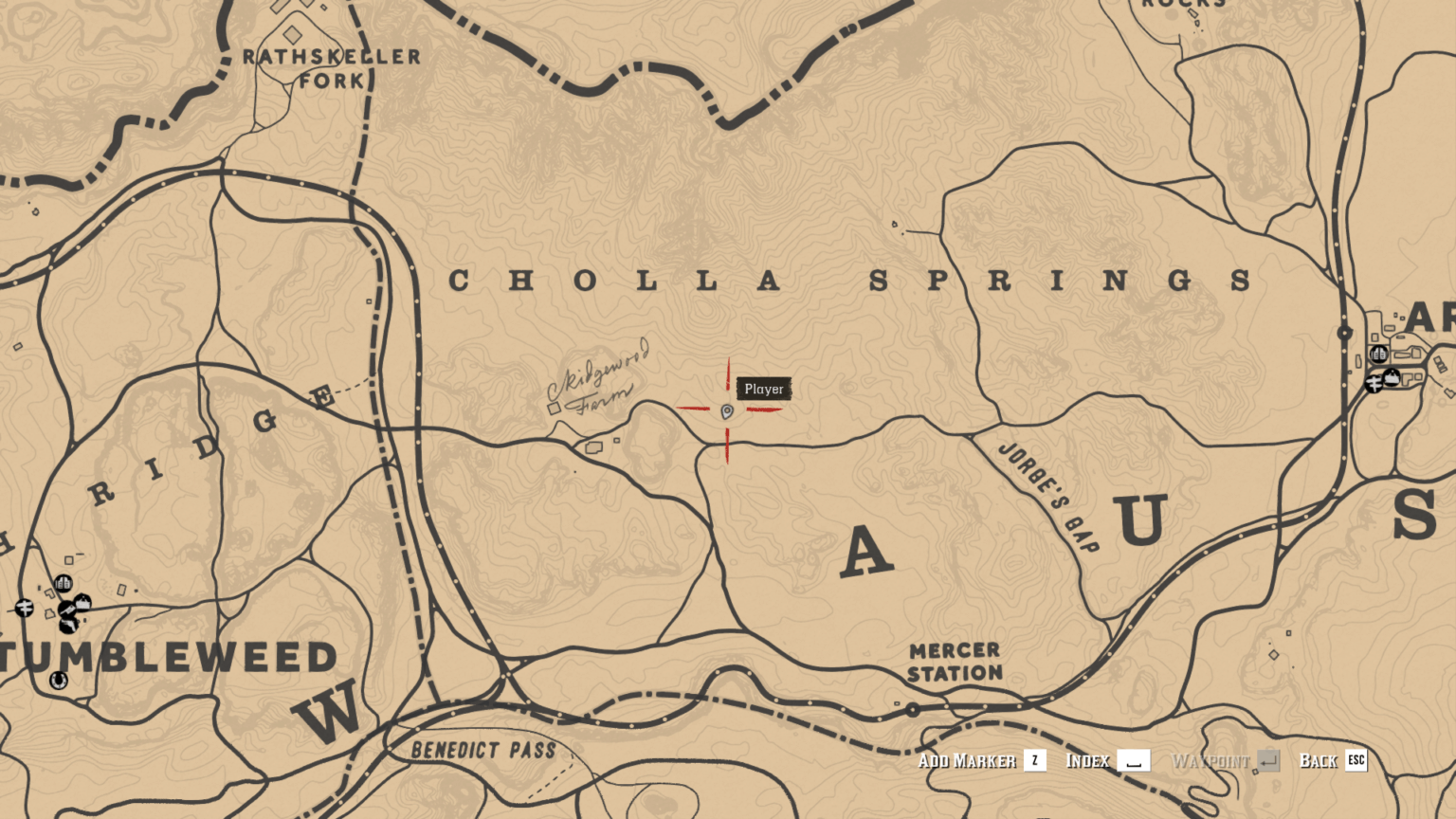Click the signpost icon in Armadillo
1456x819 pixels.
click(x=1374, y=385)
